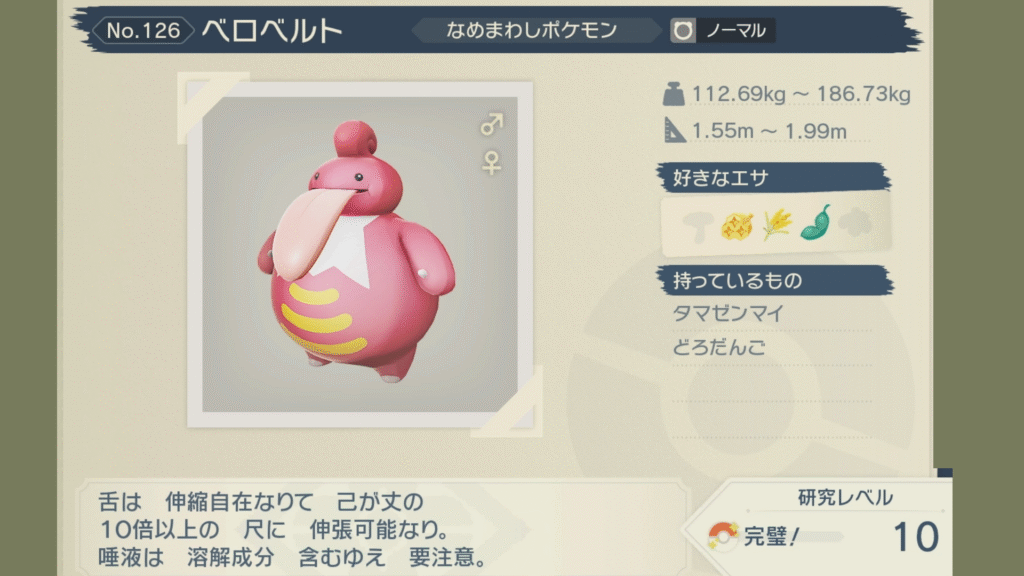
Task: Click the ベロベルト portrait photo
Action: coord(360,255)
